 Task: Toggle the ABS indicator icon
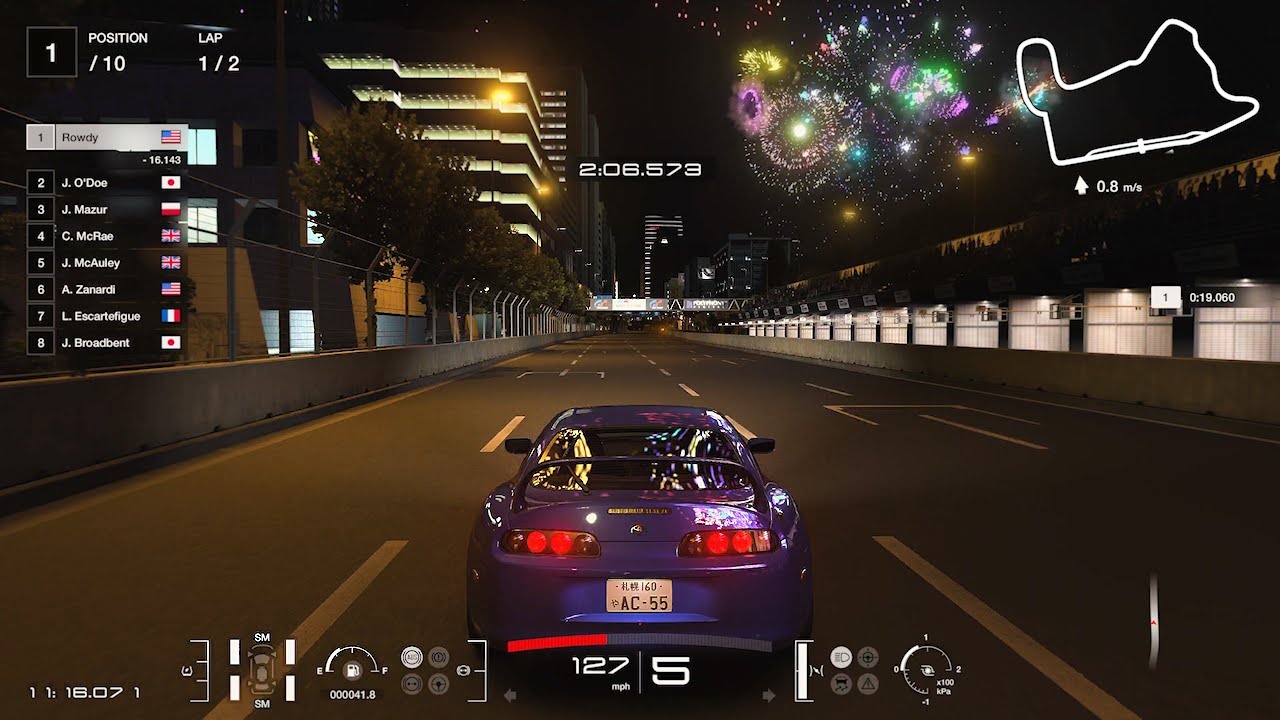click(x=411, y=657)
